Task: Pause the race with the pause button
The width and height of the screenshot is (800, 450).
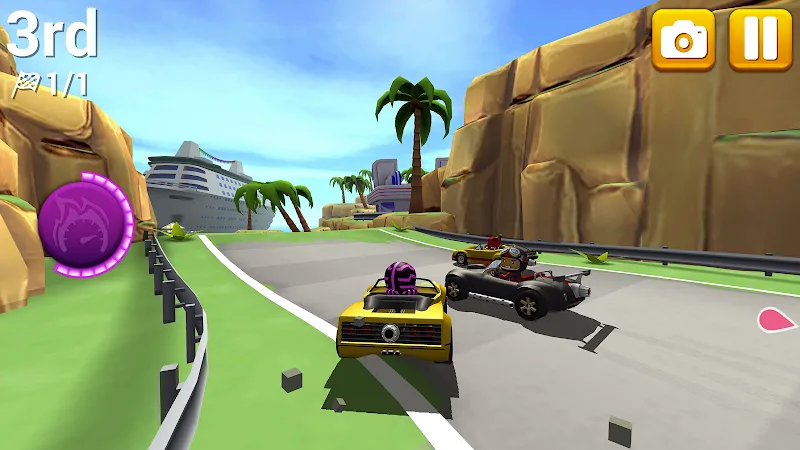Action: click(760, 39)
